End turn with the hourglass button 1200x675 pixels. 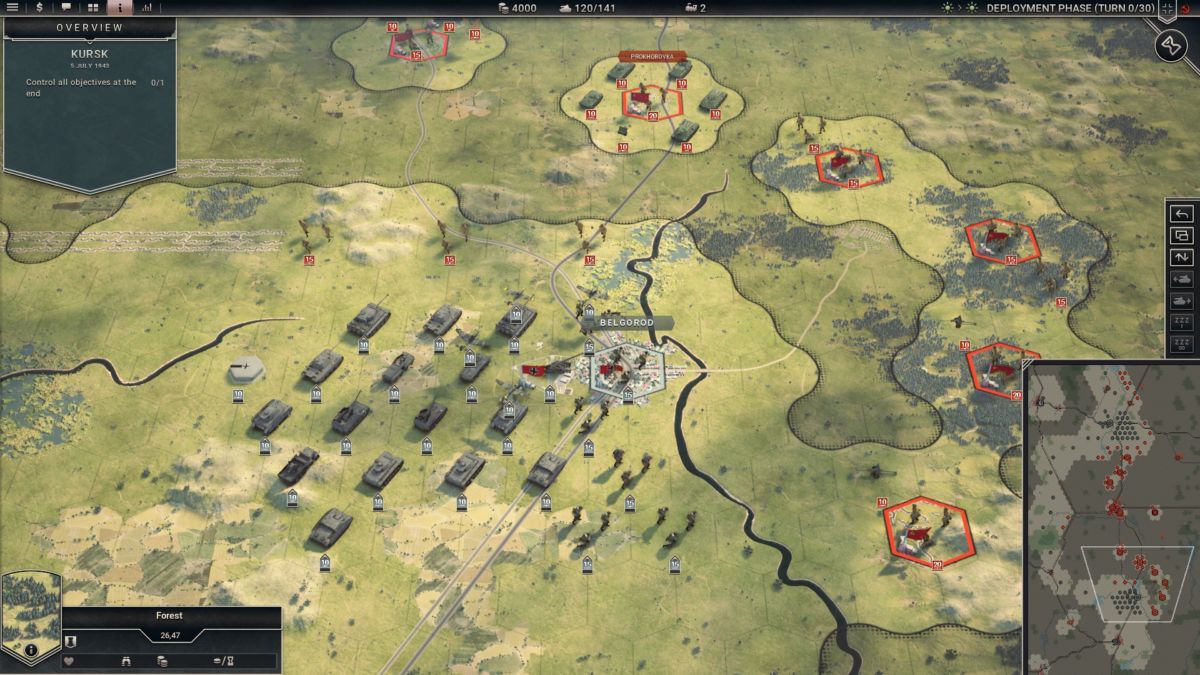pyautogui.click(x=1171, y=45)
